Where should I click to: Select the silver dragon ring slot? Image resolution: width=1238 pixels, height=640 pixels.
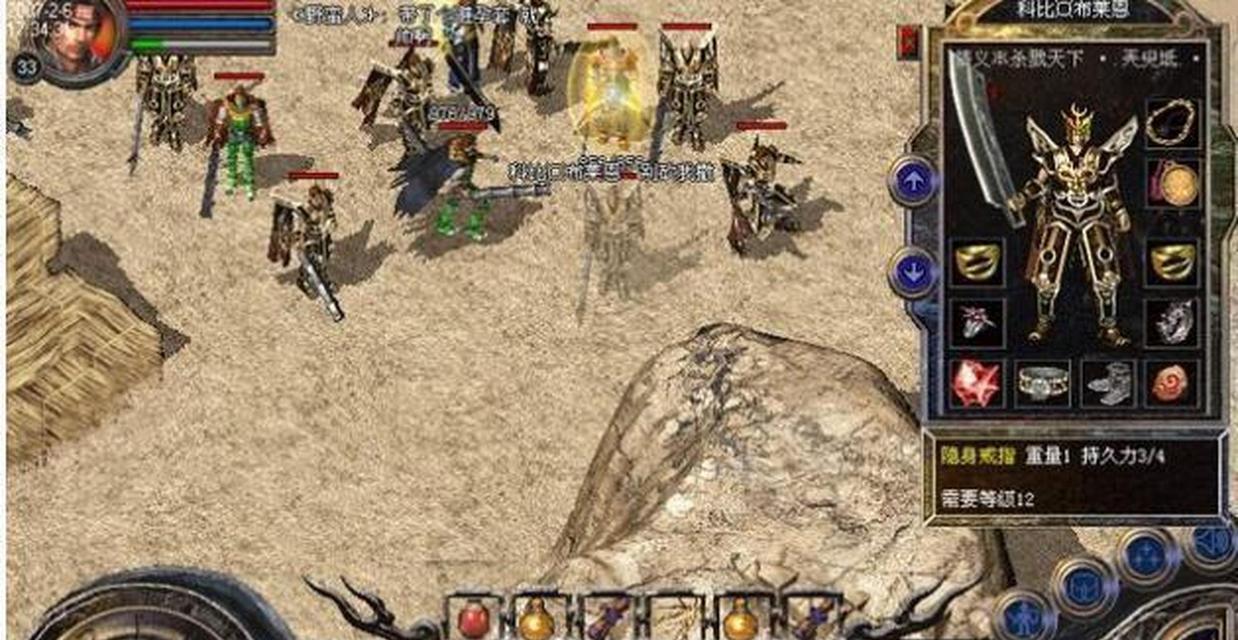(1174, 322)
